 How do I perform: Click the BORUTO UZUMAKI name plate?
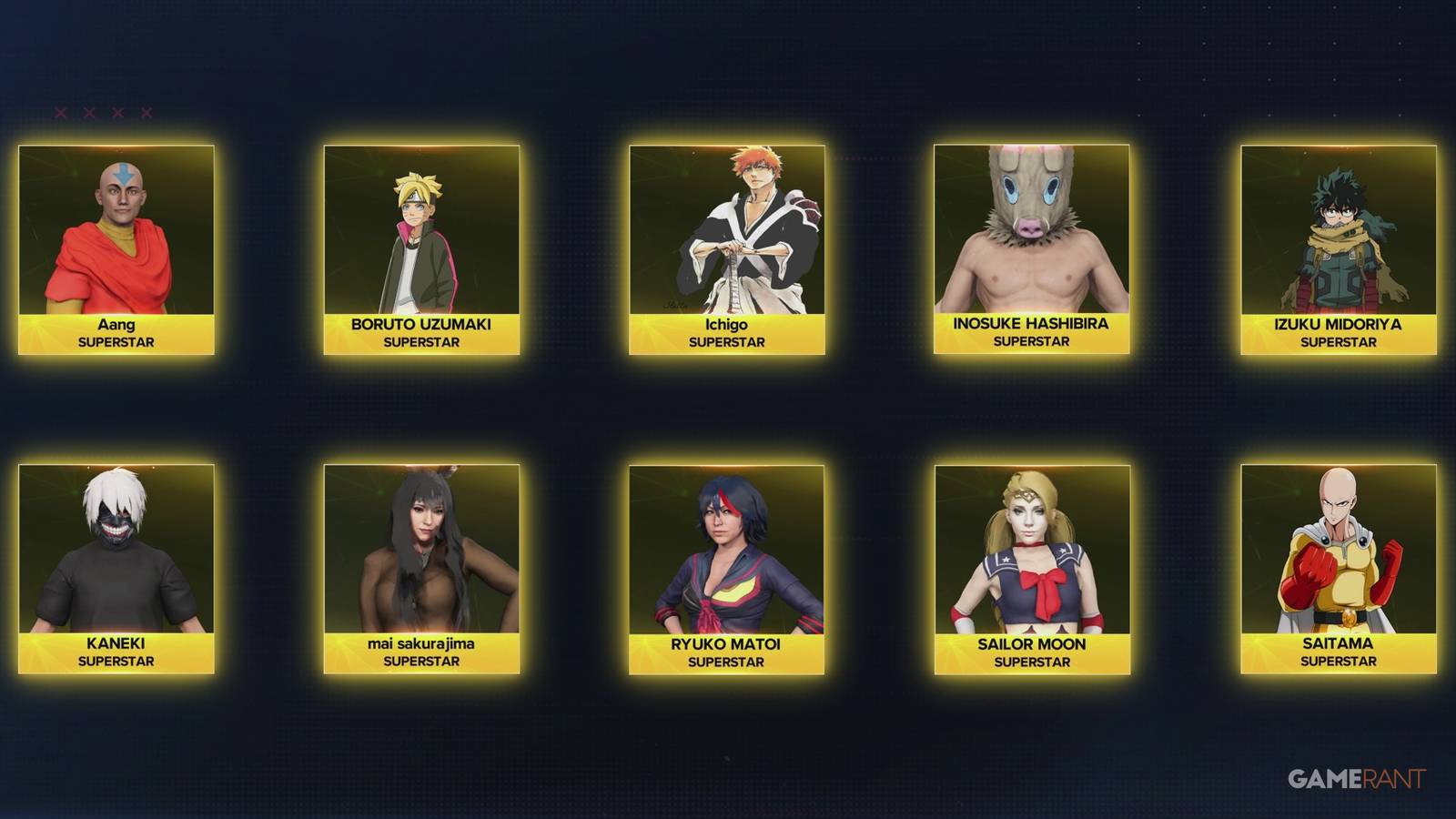420,332
